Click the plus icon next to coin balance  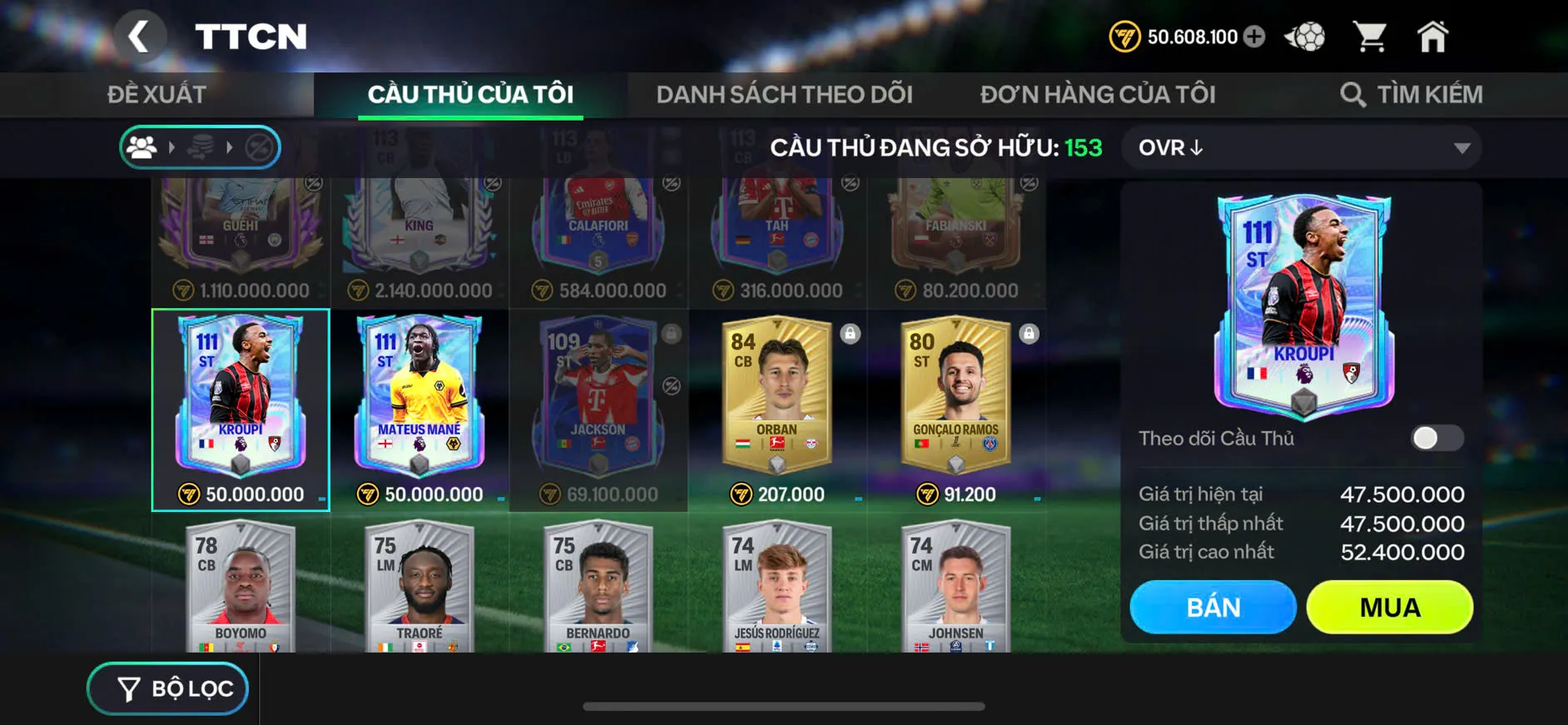1255,36
